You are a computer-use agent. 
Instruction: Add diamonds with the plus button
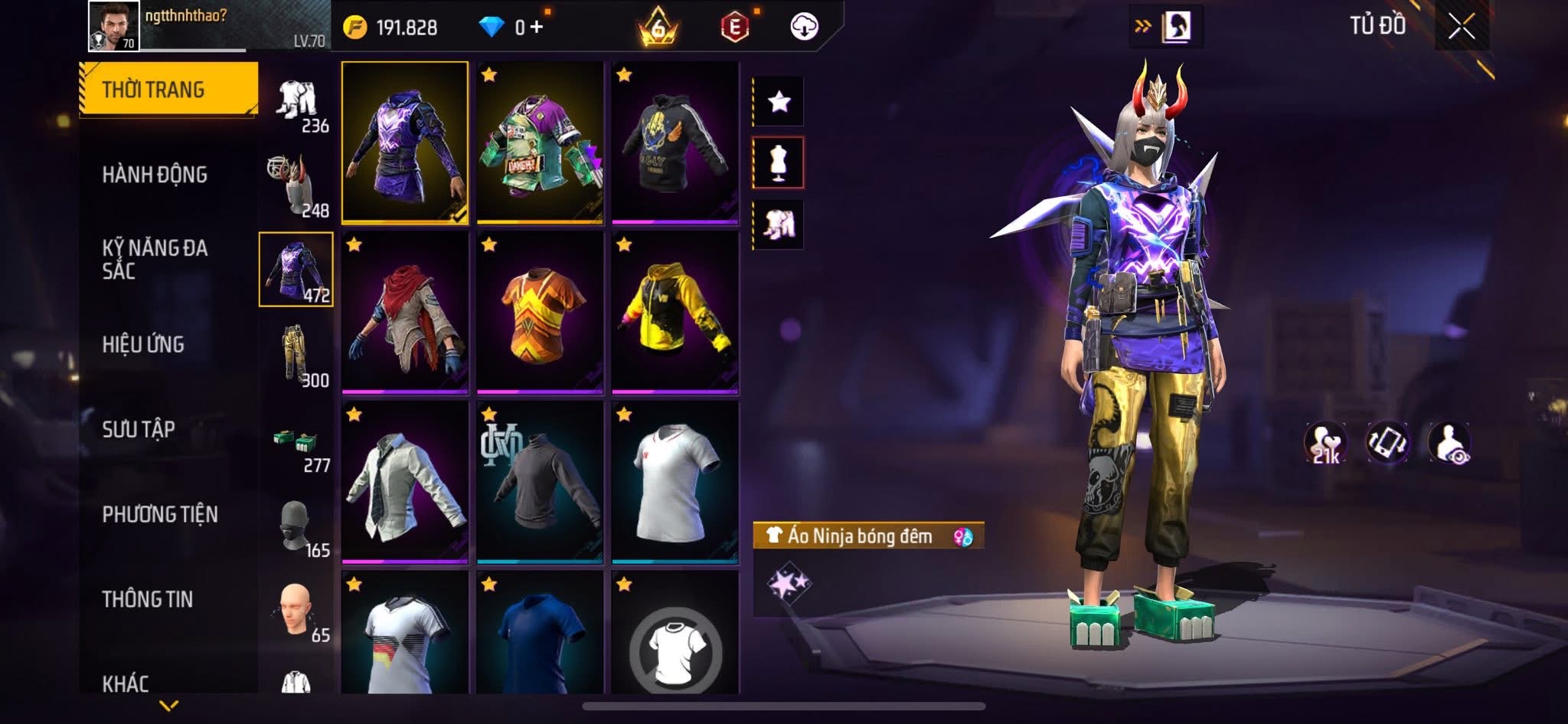(537, 28)
